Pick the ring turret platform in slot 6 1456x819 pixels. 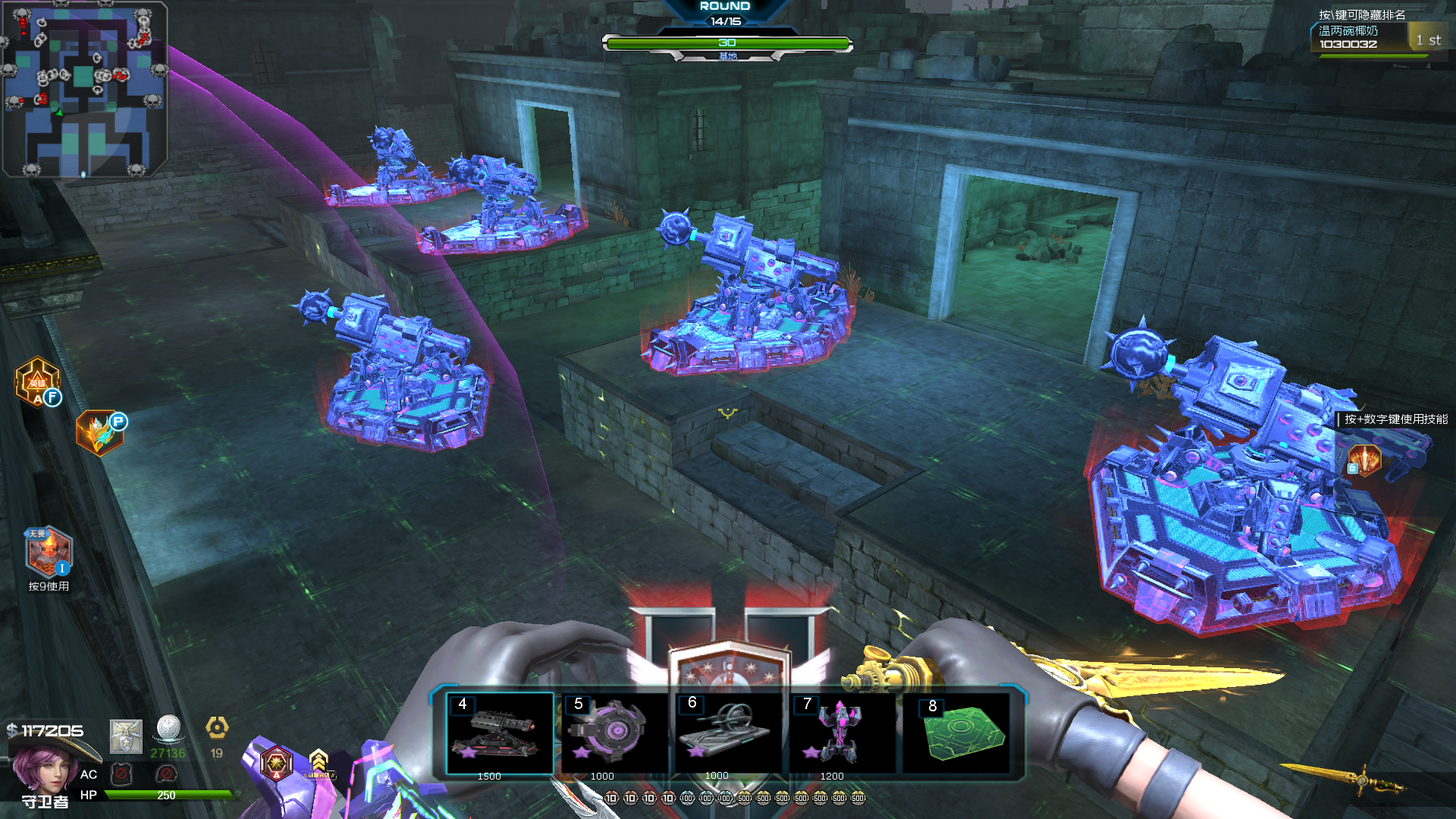coord(728,733)
